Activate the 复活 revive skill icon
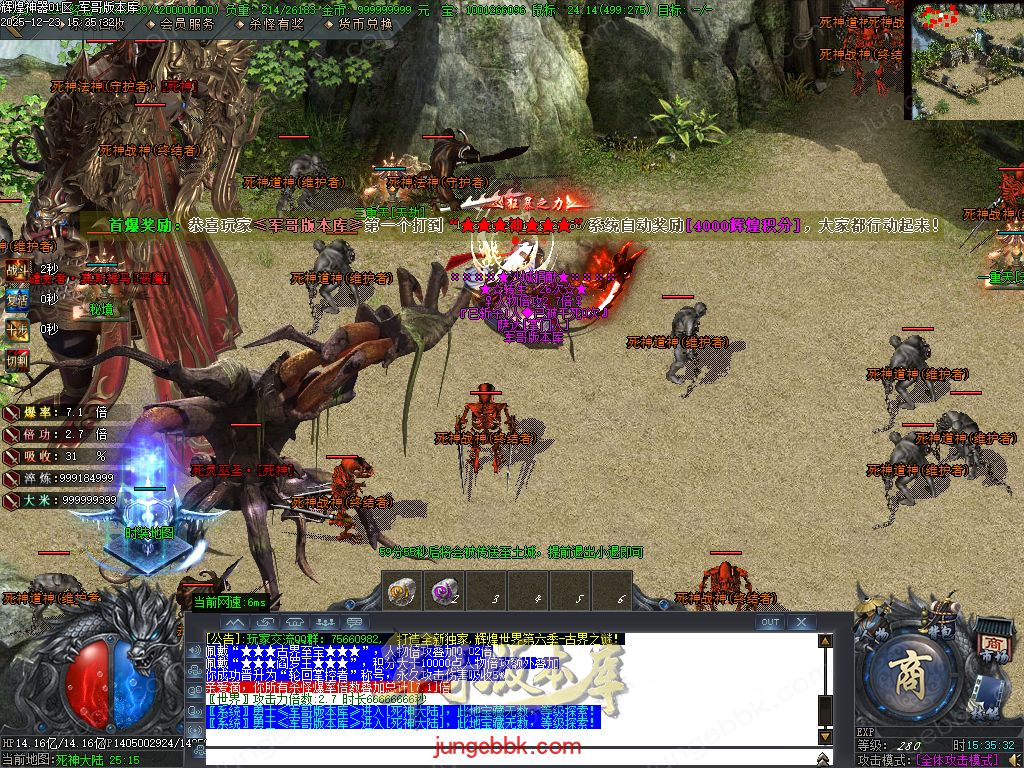This screenshot has width=1024, height=768. coord(17,298)
